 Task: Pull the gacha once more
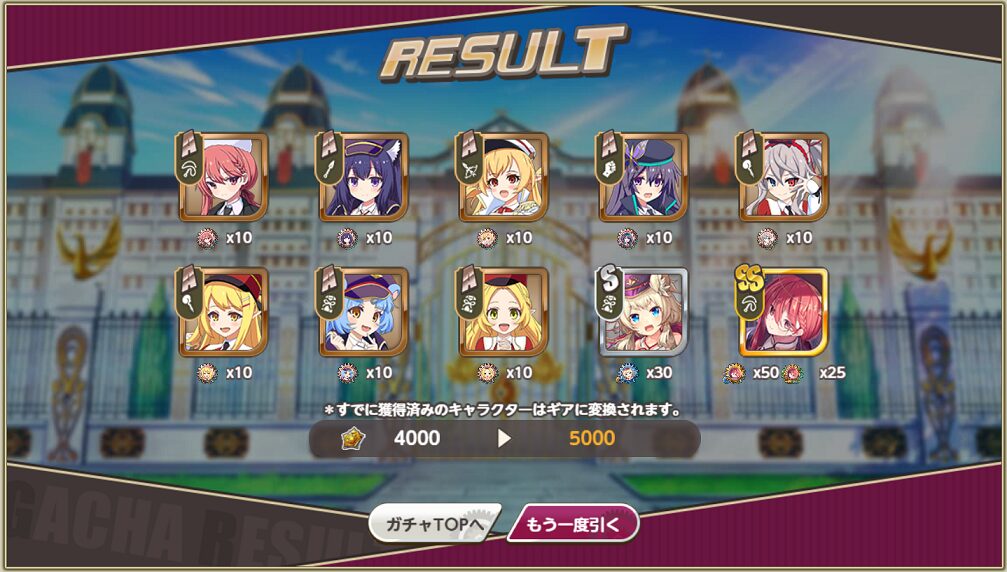573,523
